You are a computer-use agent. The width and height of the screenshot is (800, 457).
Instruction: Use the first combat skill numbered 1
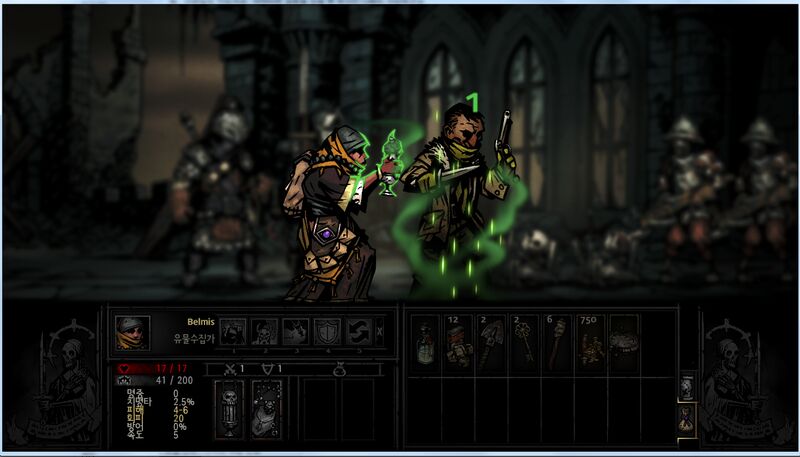point(233,332)
